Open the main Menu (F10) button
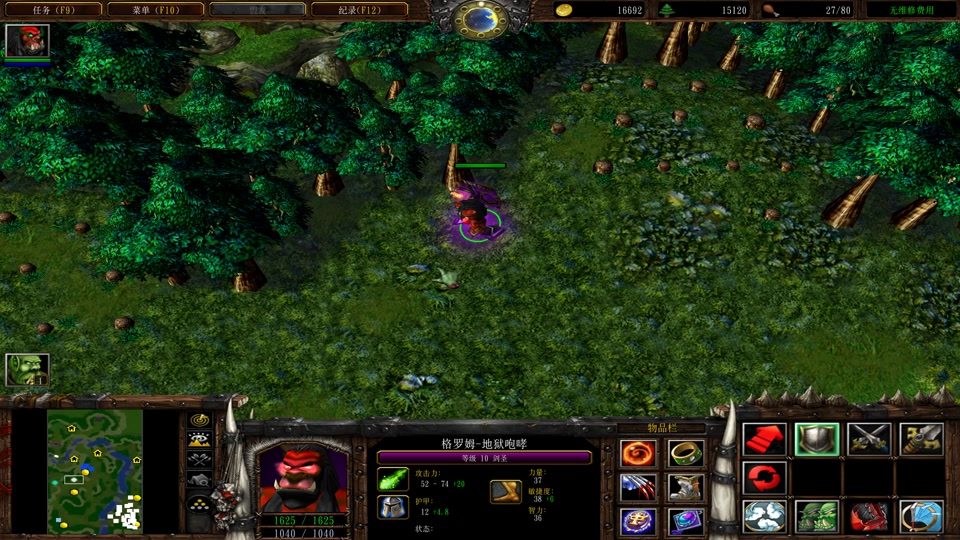 (x=154, y=9)
